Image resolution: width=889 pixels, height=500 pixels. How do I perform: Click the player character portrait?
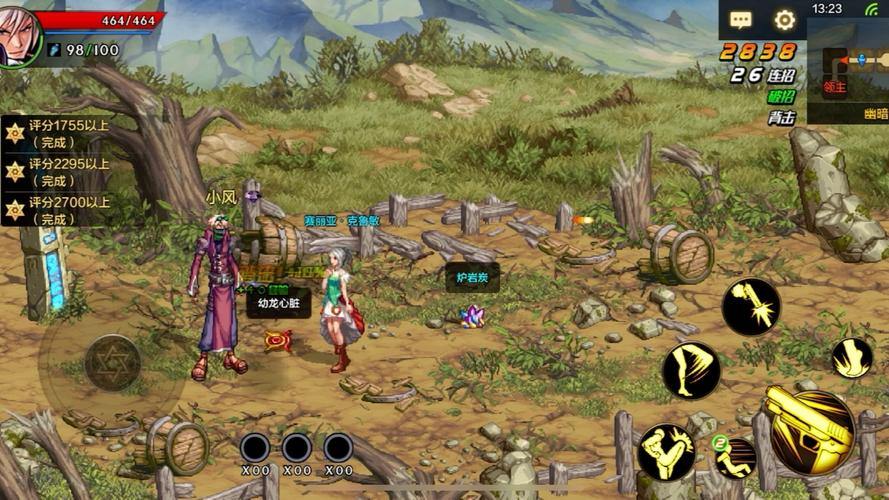[x=18, y=35]
